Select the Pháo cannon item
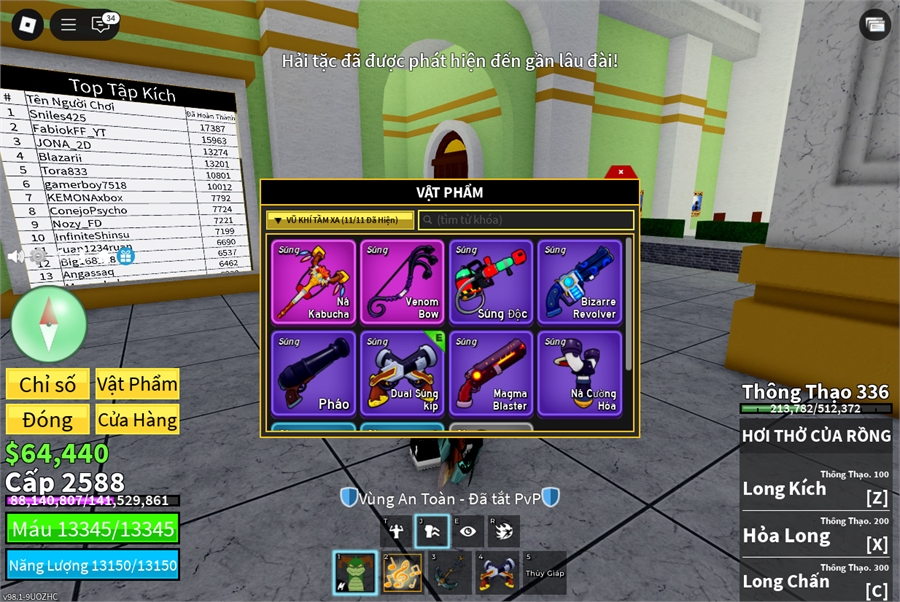 point(314,373)
